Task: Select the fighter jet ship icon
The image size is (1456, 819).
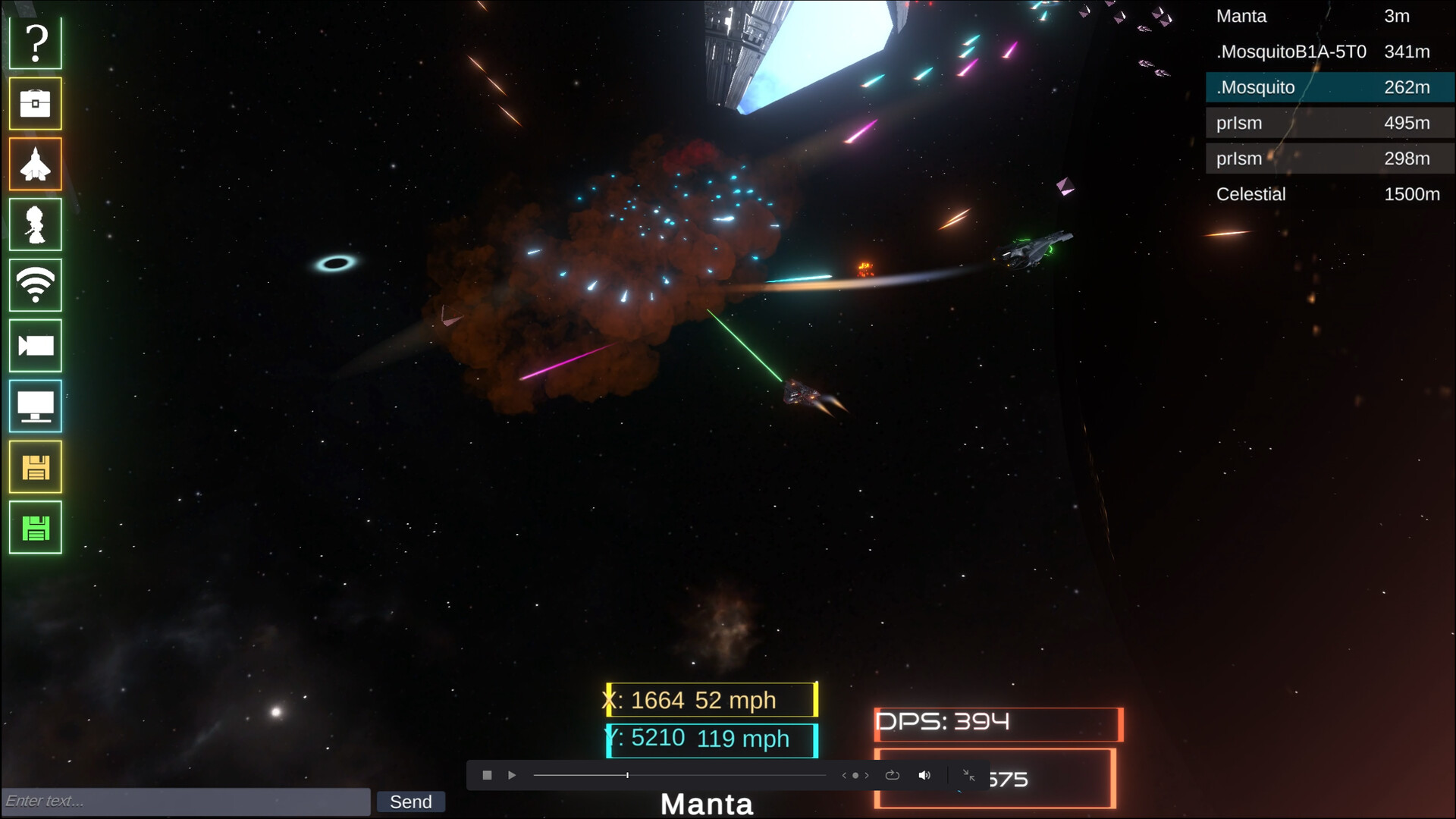Action: [x=36, y=164]
